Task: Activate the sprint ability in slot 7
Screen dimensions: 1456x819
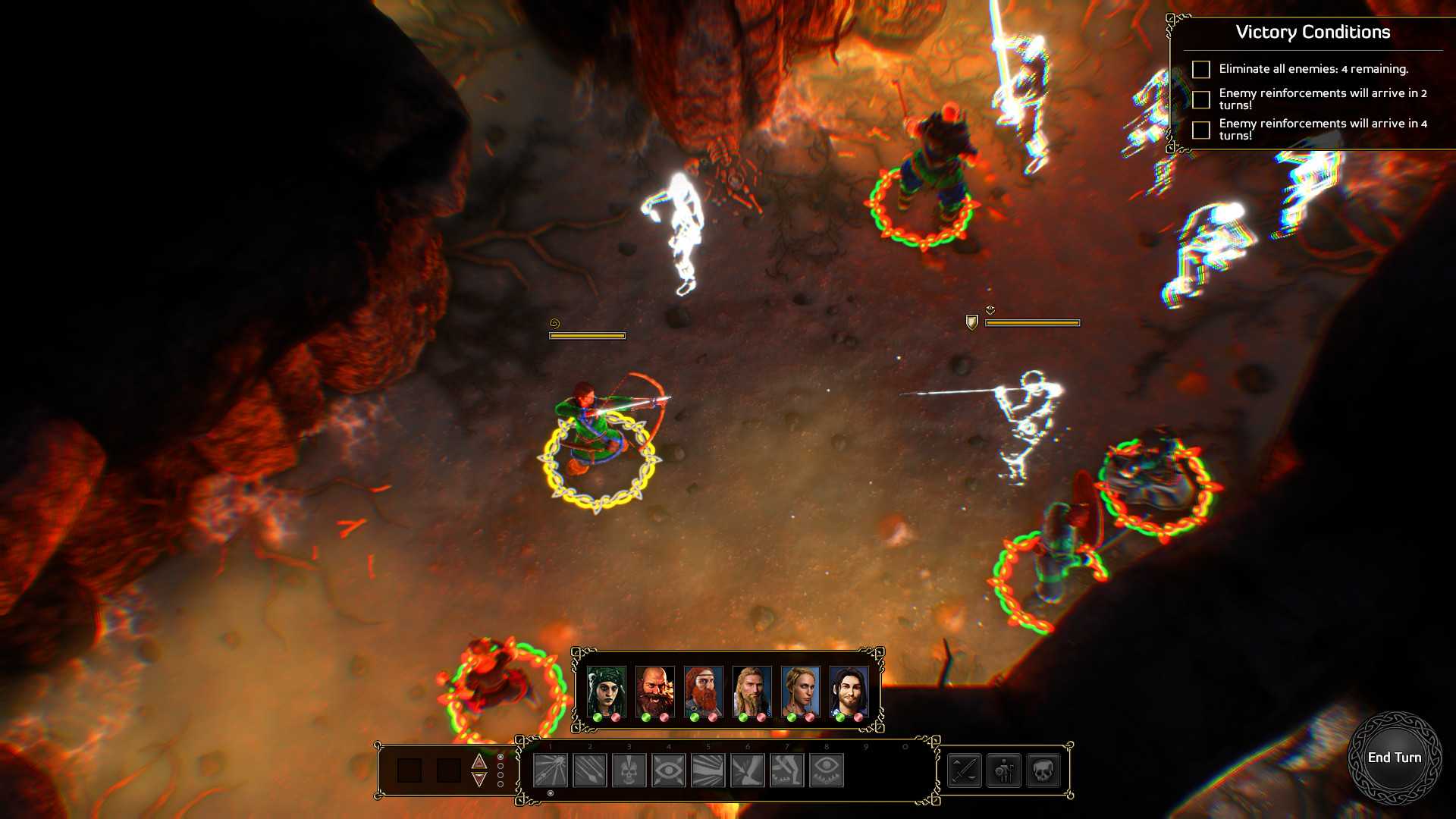Action: point(786,770)
